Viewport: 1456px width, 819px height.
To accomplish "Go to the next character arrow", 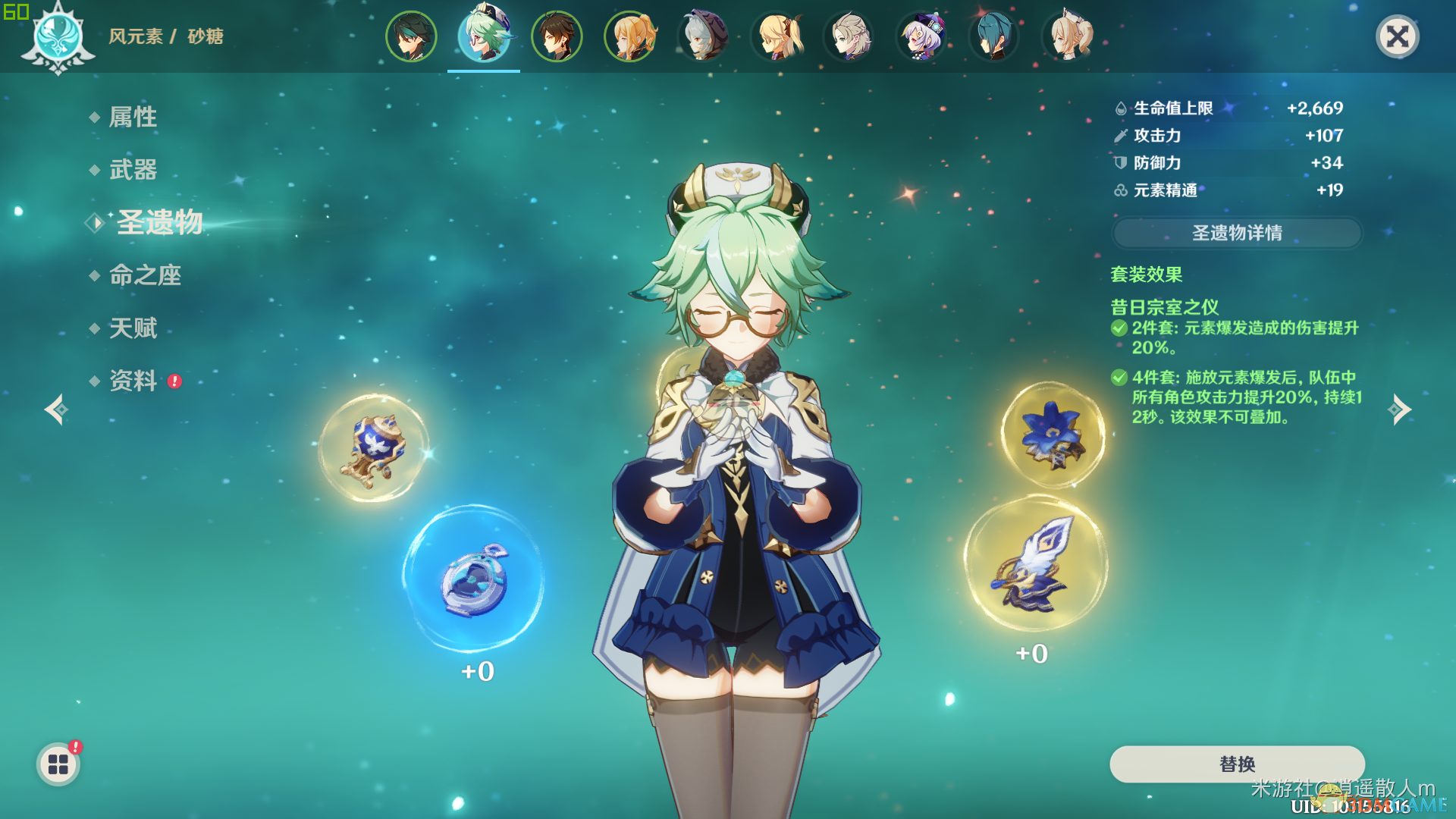I will point(1399,409).
